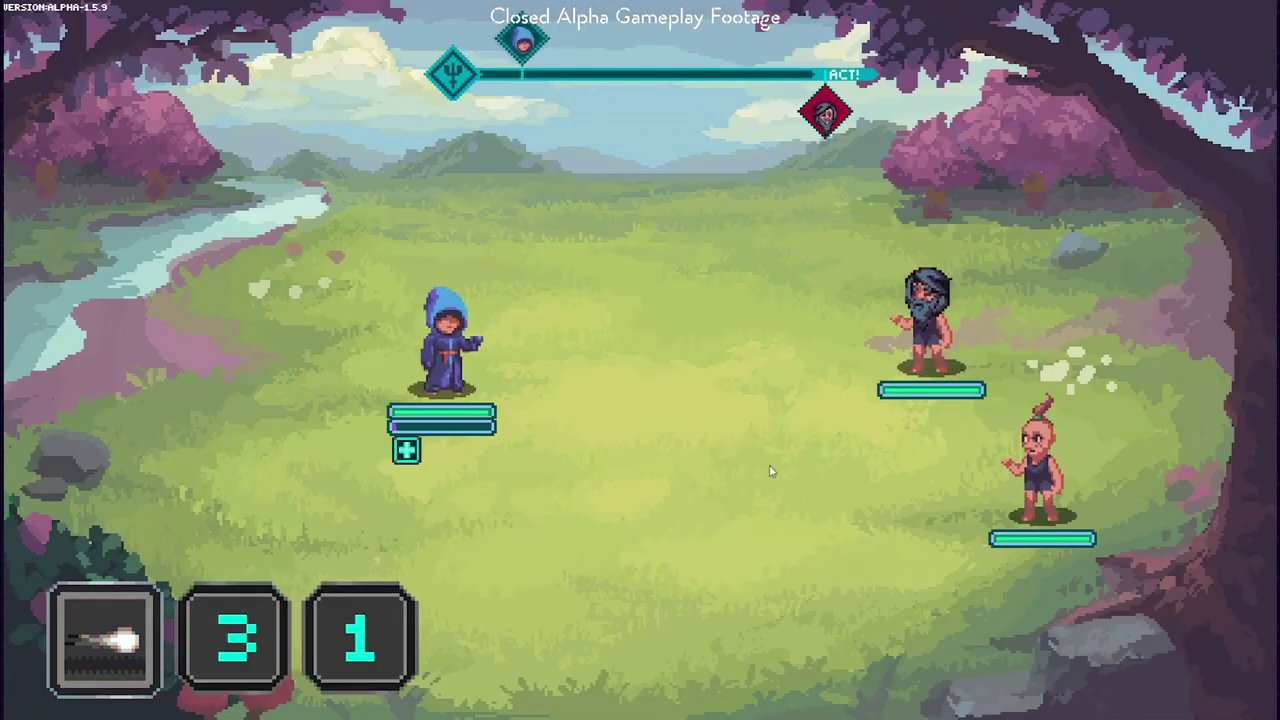Click the bald enemy's health bar
1280x720 pixels.
[1042, 539]
